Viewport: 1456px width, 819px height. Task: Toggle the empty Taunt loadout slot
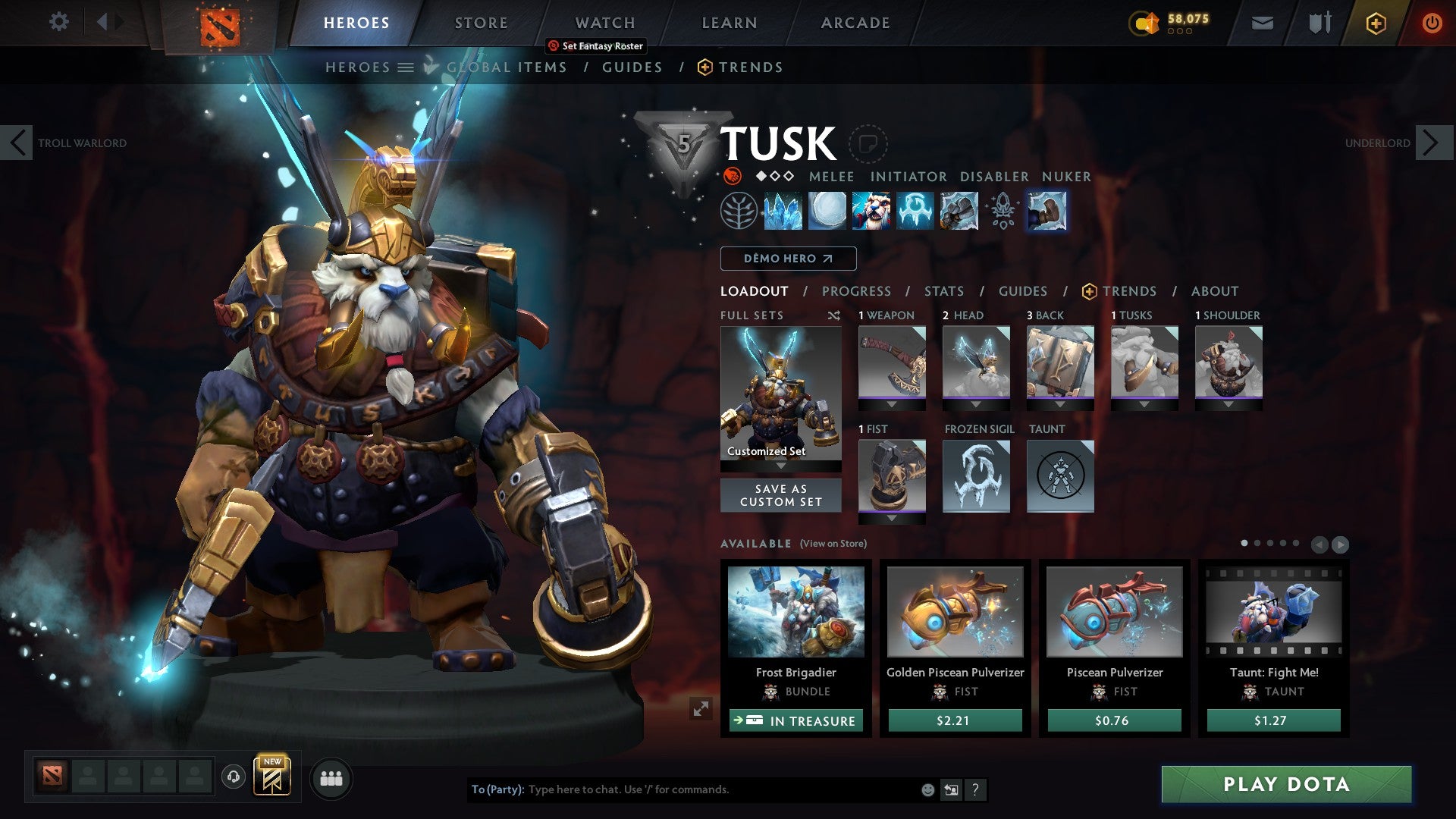tap(1059, 476)
